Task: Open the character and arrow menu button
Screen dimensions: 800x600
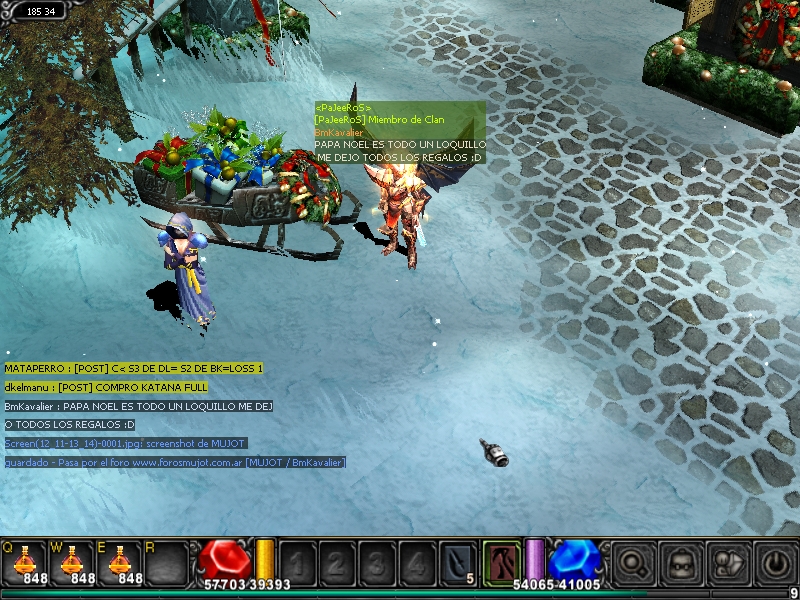Action: point(727,563)
